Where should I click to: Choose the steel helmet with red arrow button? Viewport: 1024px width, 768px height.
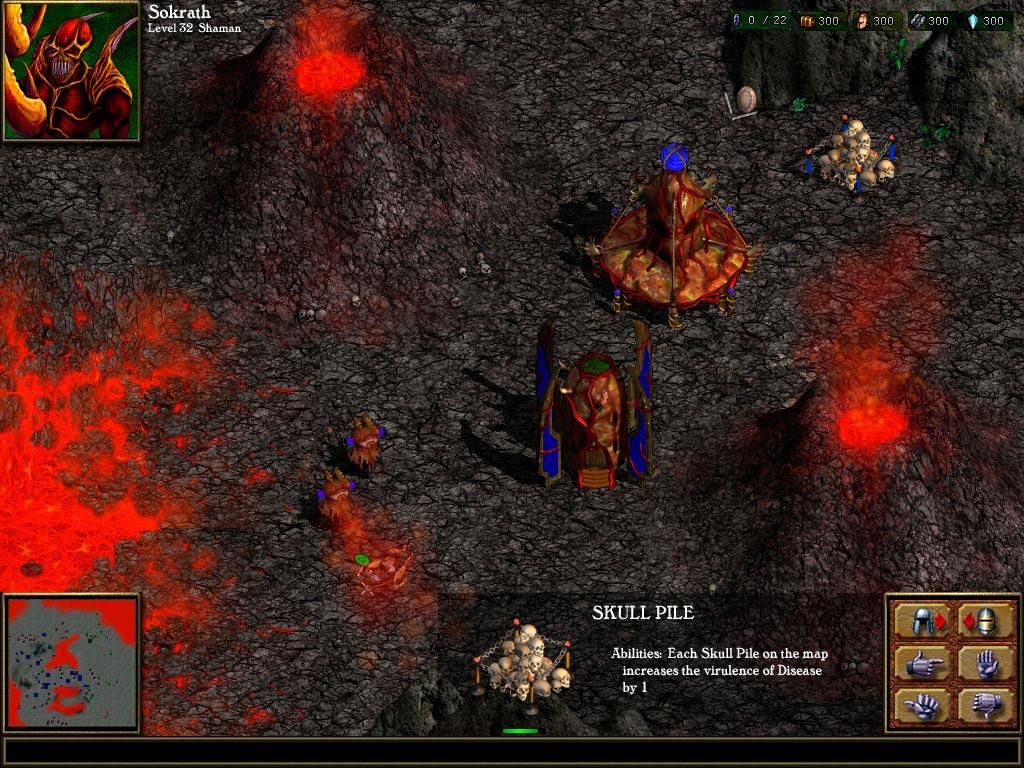click(922, 621)
